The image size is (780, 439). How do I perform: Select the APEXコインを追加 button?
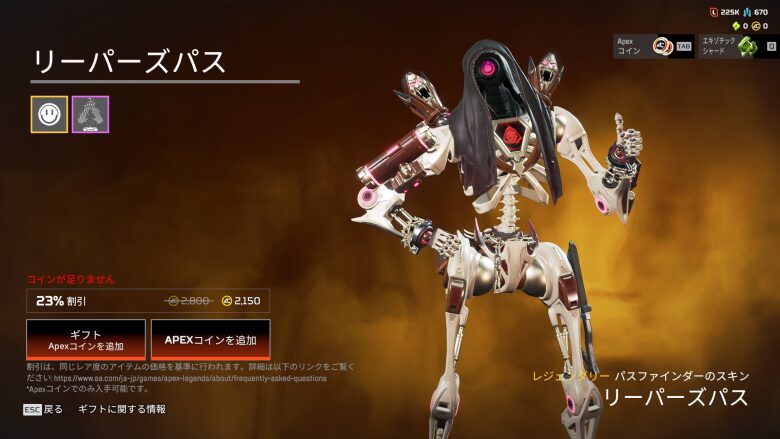[210, 340]
